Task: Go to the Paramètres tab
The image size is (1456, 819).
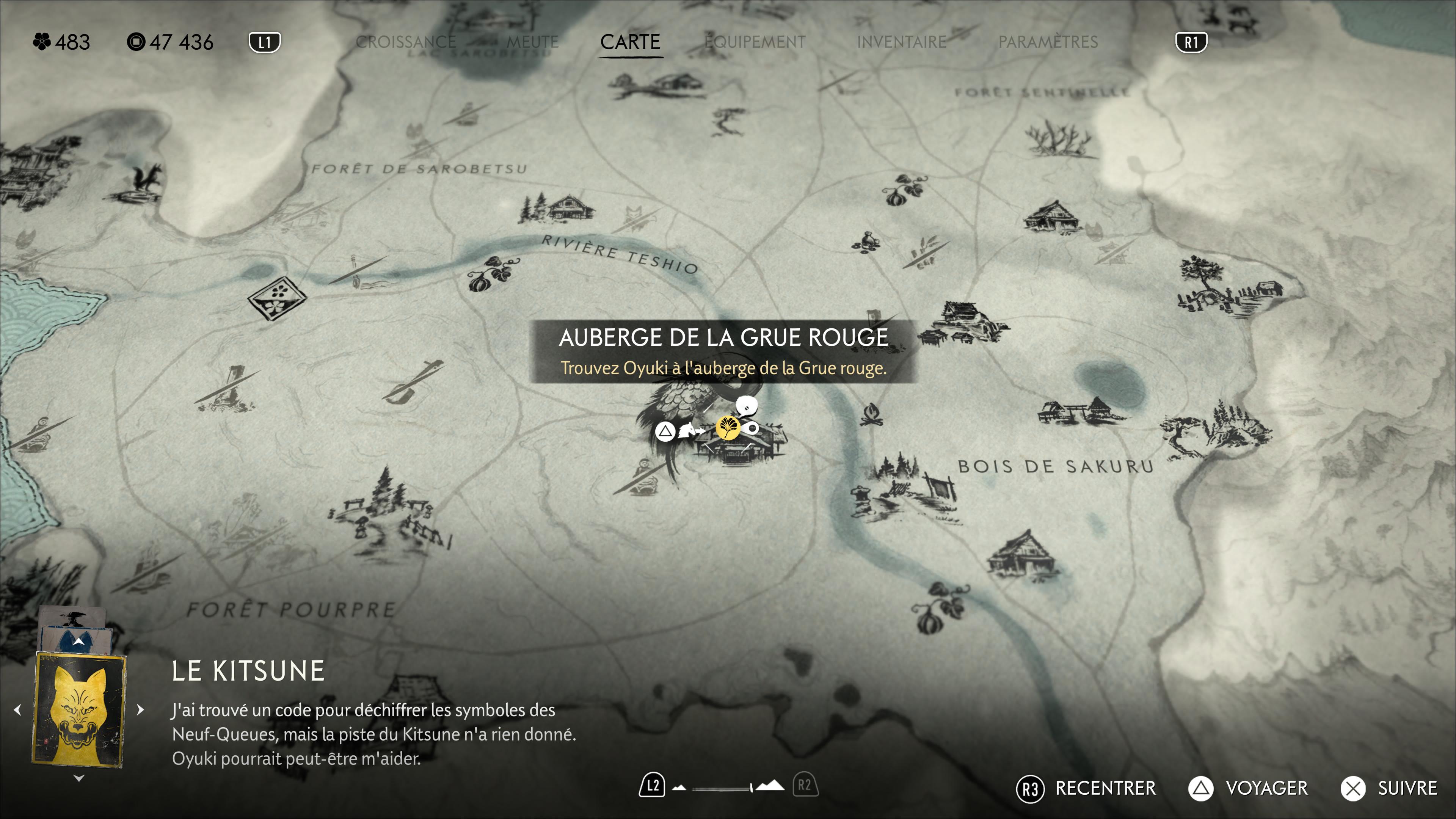Action: 1048,42
